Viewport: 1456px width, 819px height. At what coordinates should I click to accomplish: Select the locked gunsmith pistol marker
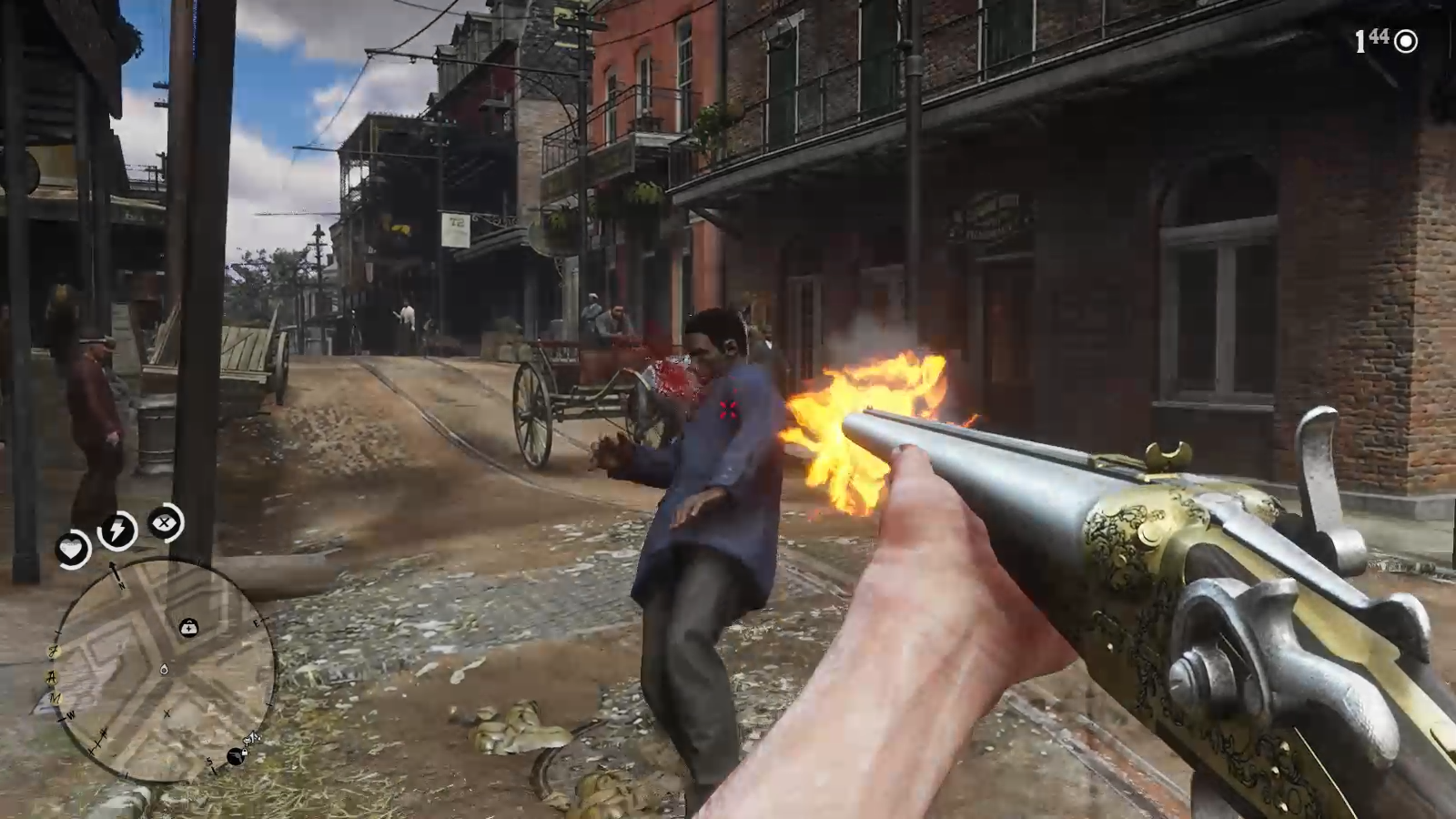pyautogui.click(x=237, y=755)
